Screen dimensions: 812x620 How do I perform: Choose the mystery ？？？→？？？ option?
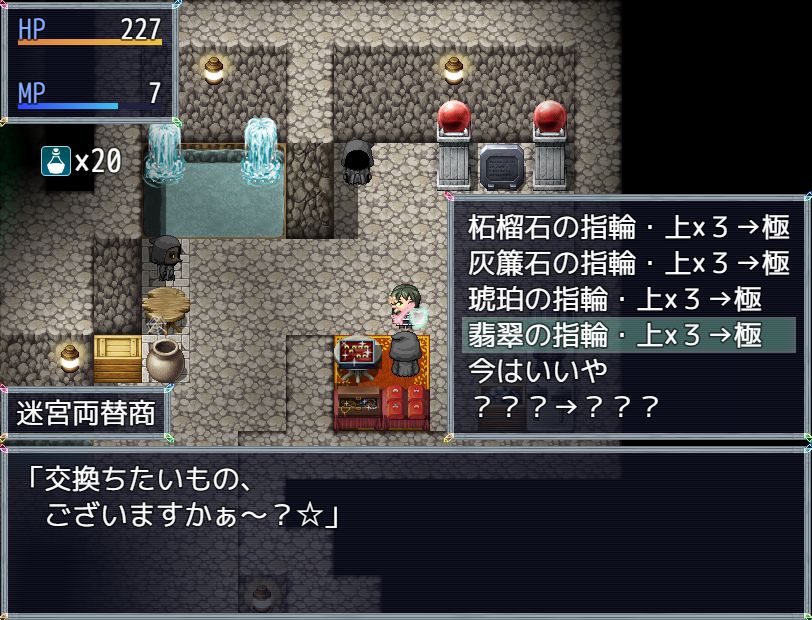[565, 407]
